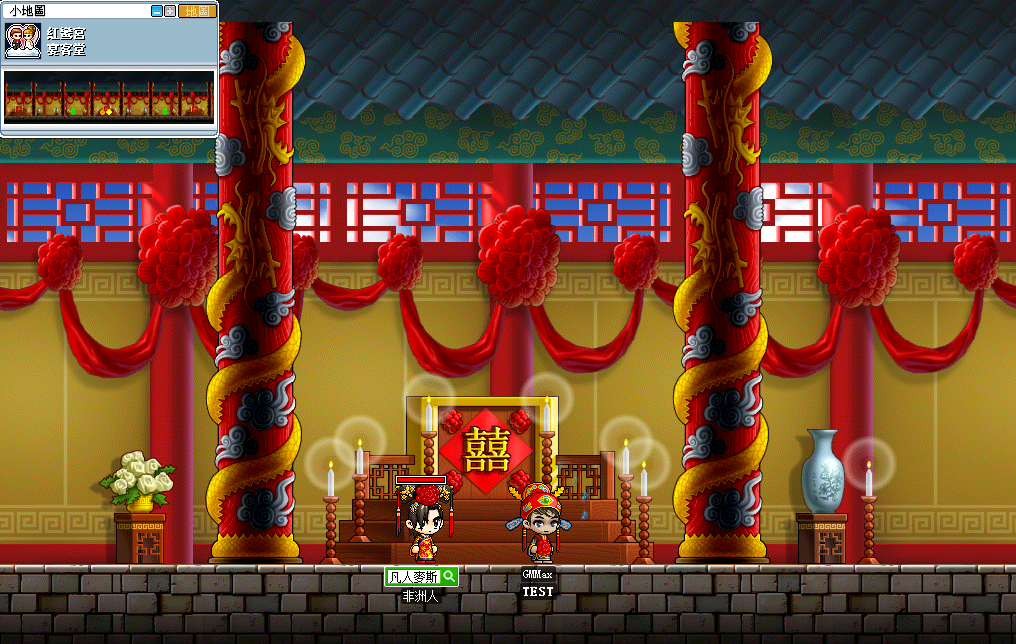Select the wedding couple map icon
This screenshot has height=644, width=1016.
point(23,41)
